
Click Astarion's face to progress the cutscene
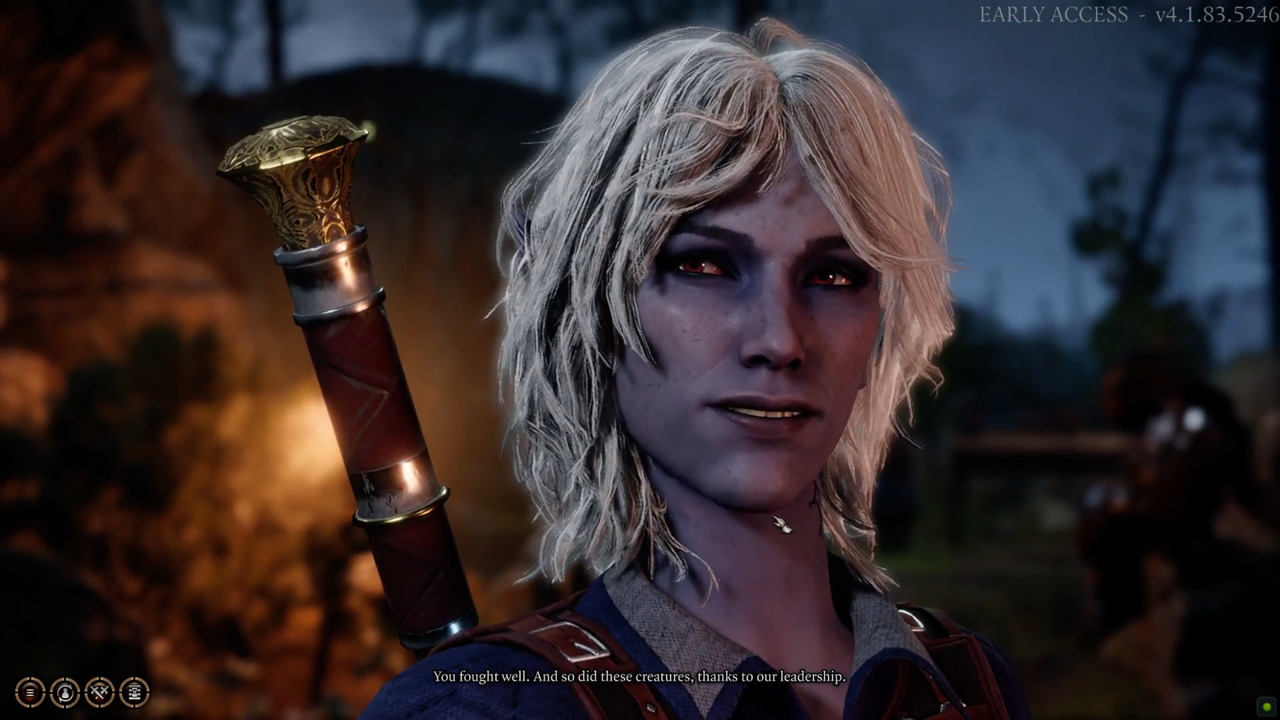[x=760, y=330]
